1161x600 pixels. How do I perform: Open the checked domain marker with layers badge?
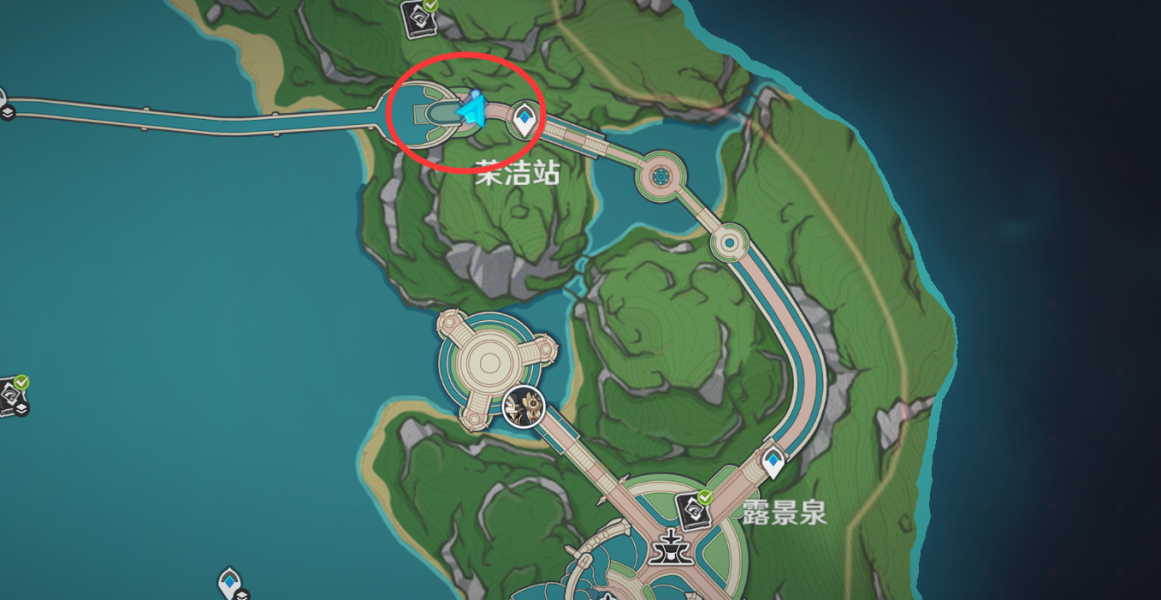[12, 394]
